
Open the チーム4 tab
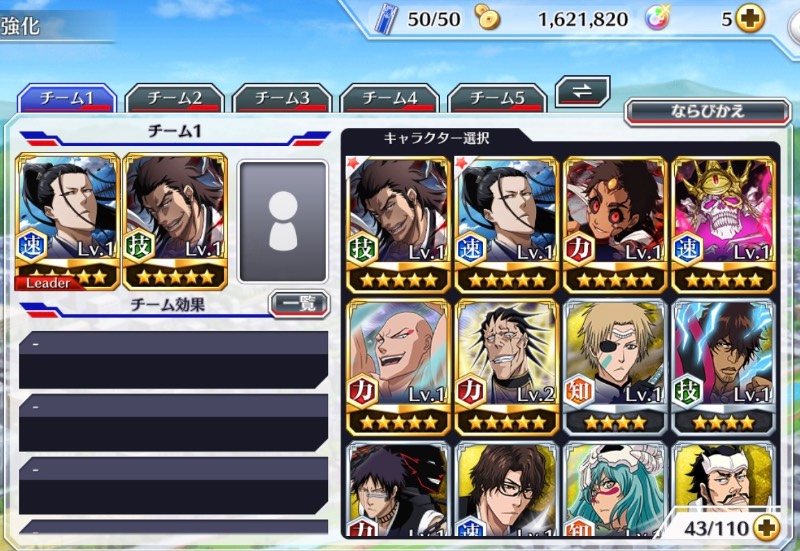pyautogui.click(x=390, y=98)
